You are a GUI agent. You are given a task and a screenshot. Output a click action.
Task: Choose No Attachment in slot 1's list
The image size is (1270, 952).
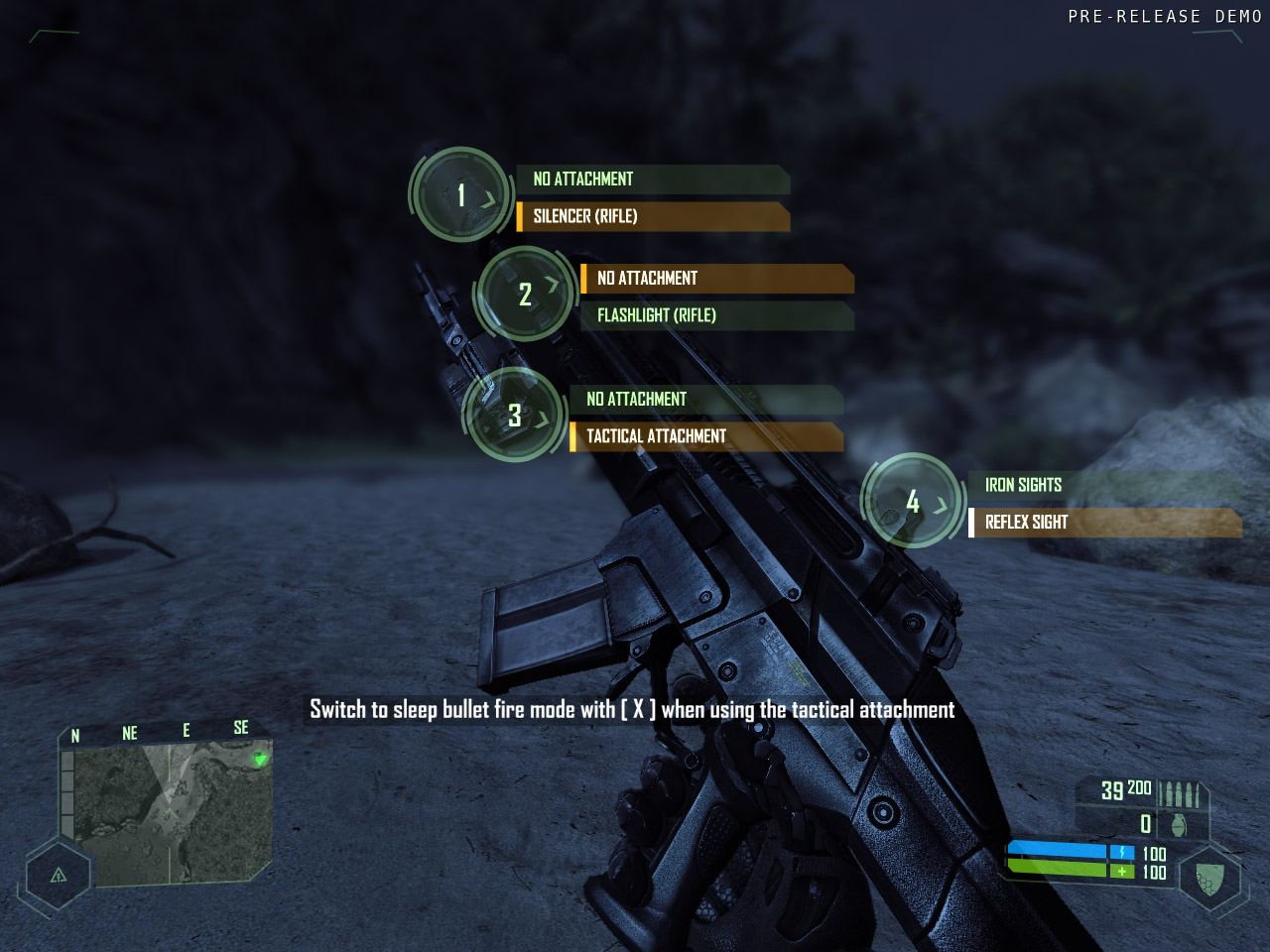pos(653,179)
